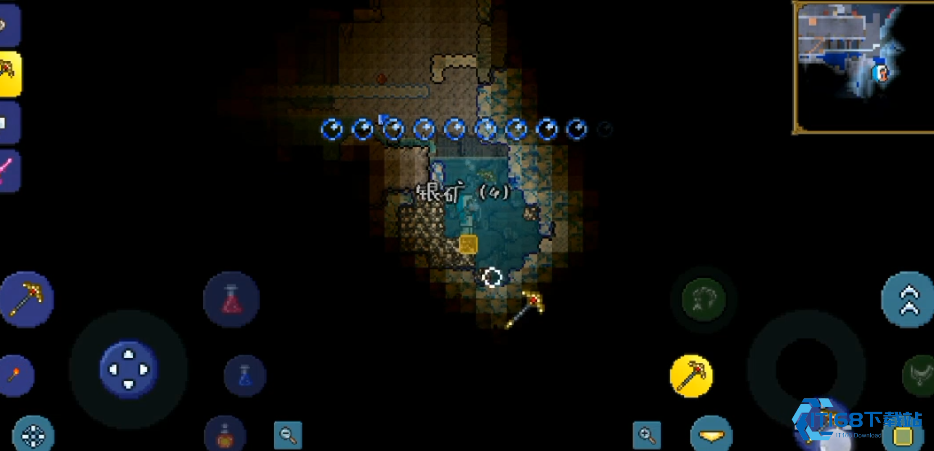This screenshot has width=934, height=451.
Task: Tap the movement D-pad joystick
Action: tap(128, 368)
